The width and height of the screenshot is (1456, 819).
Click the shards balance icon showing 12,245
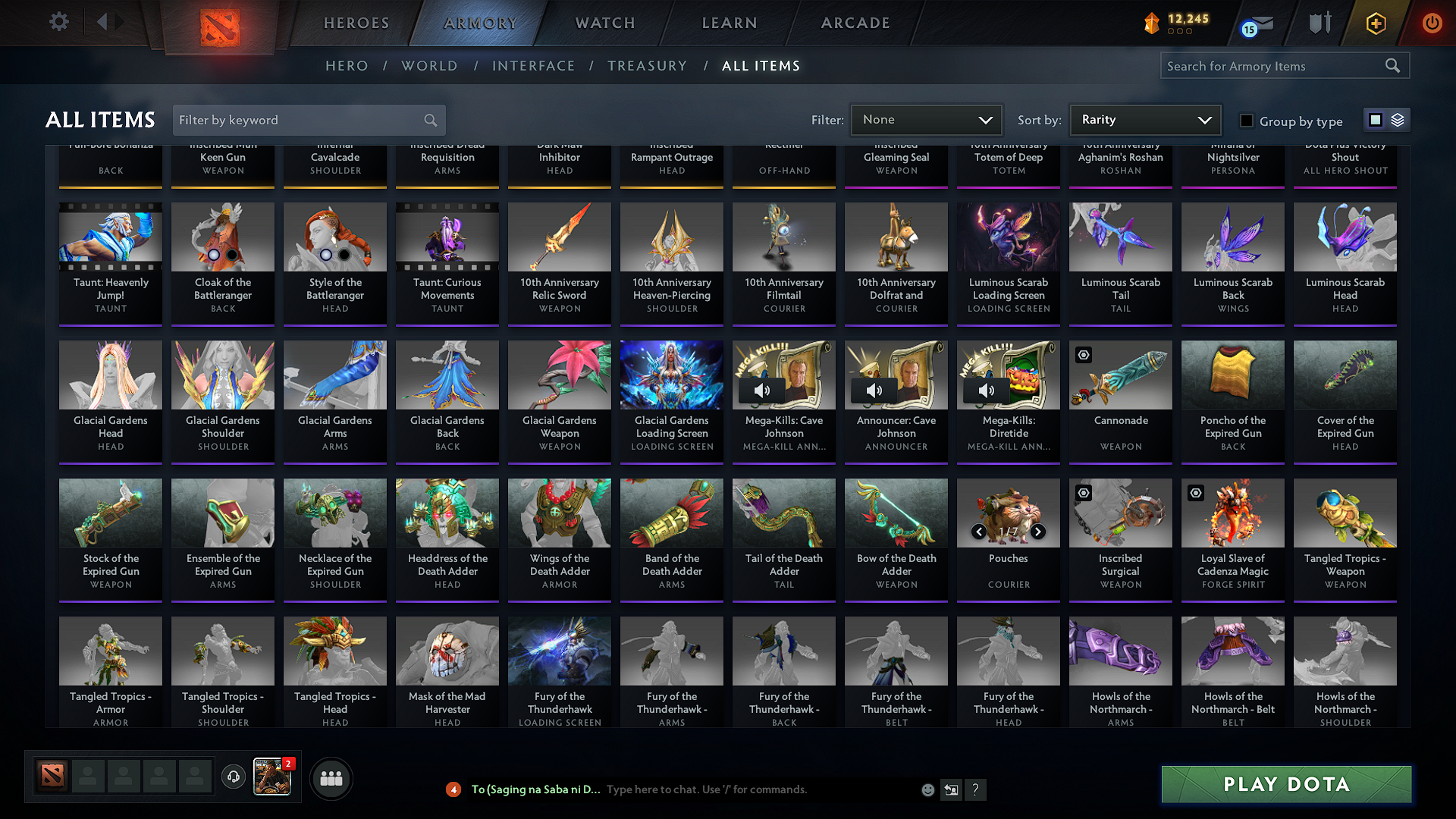click(x=1151, y=24)
